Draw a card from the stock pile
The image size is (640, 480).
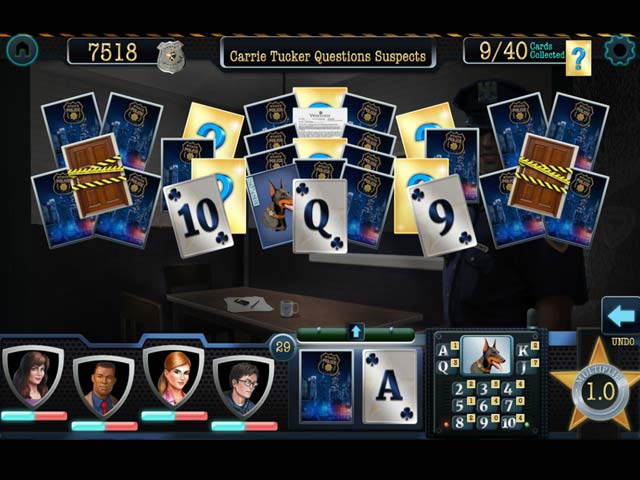click(x=326, y=387)
